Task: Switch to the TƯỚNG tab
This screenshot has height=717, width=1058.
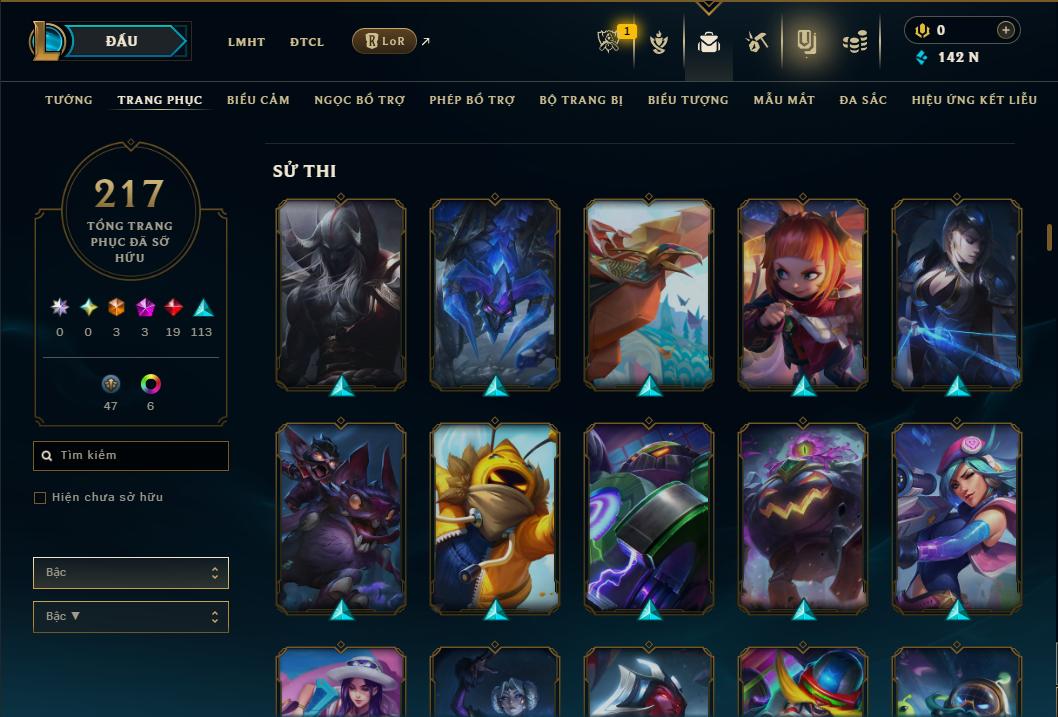Action: pos(69,100)
